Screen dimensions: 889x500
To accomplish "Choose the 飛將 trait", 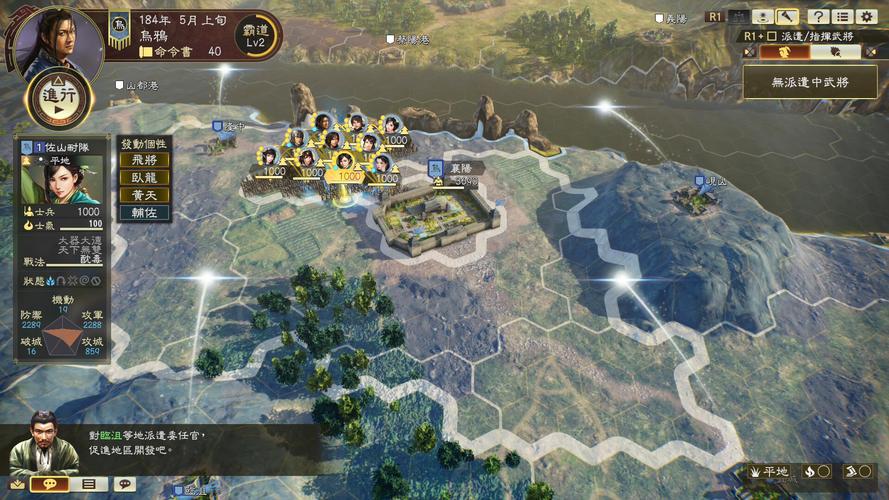I will (144, 159).
